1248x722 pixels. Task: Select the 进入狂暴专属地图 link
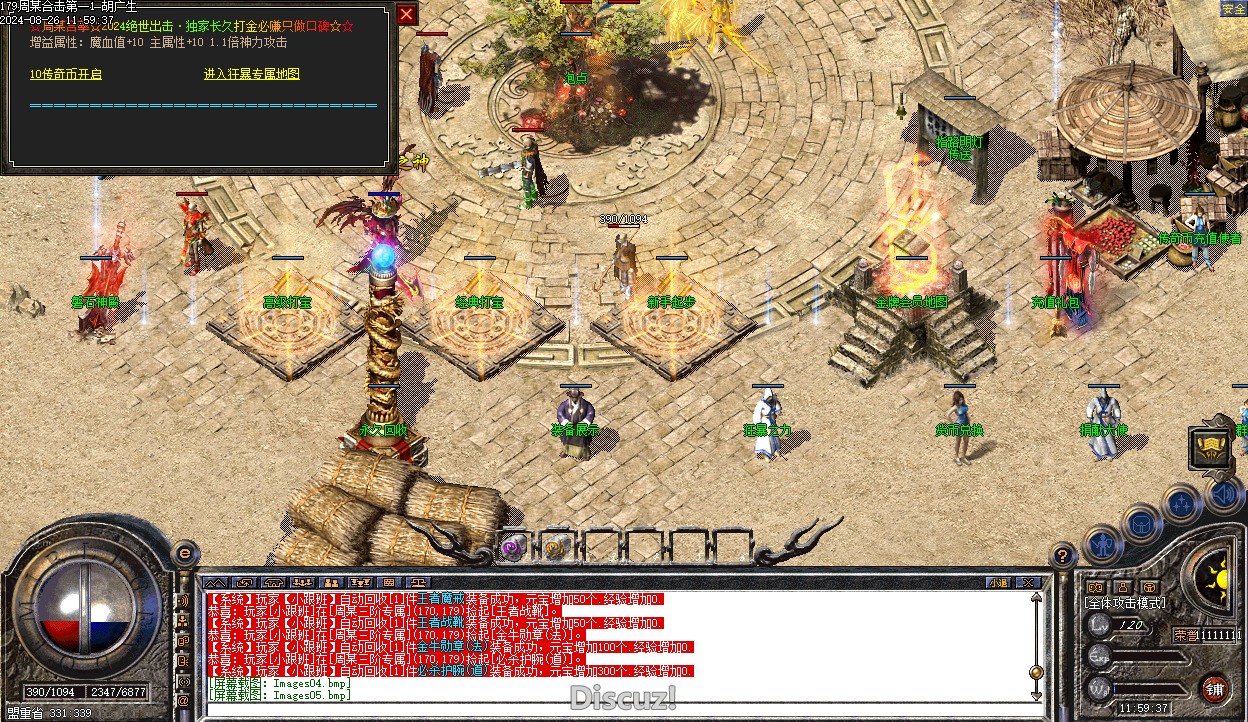251,74
